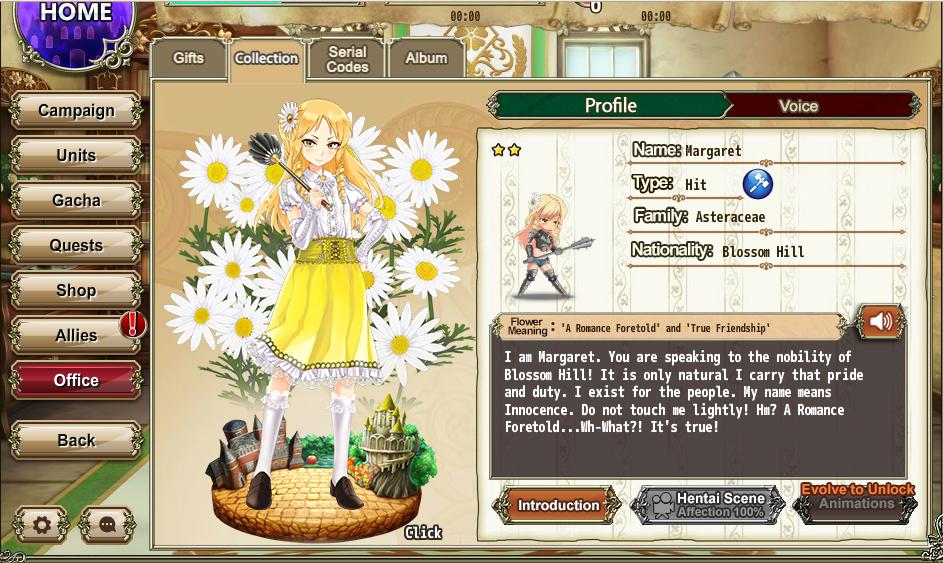Show the Profile tab
This screenshot has height=563, width=943.
610,106
